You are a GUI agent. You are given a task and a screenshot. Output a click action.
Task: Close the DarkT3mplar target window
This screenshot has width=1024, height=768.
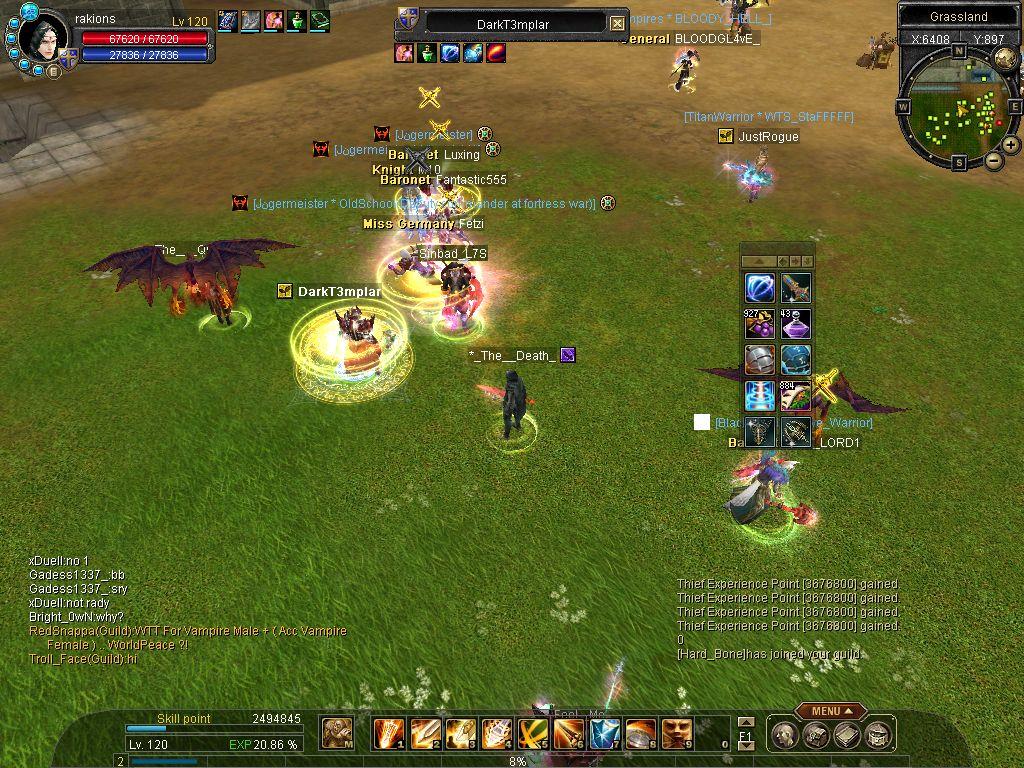(x=617, y=23)
